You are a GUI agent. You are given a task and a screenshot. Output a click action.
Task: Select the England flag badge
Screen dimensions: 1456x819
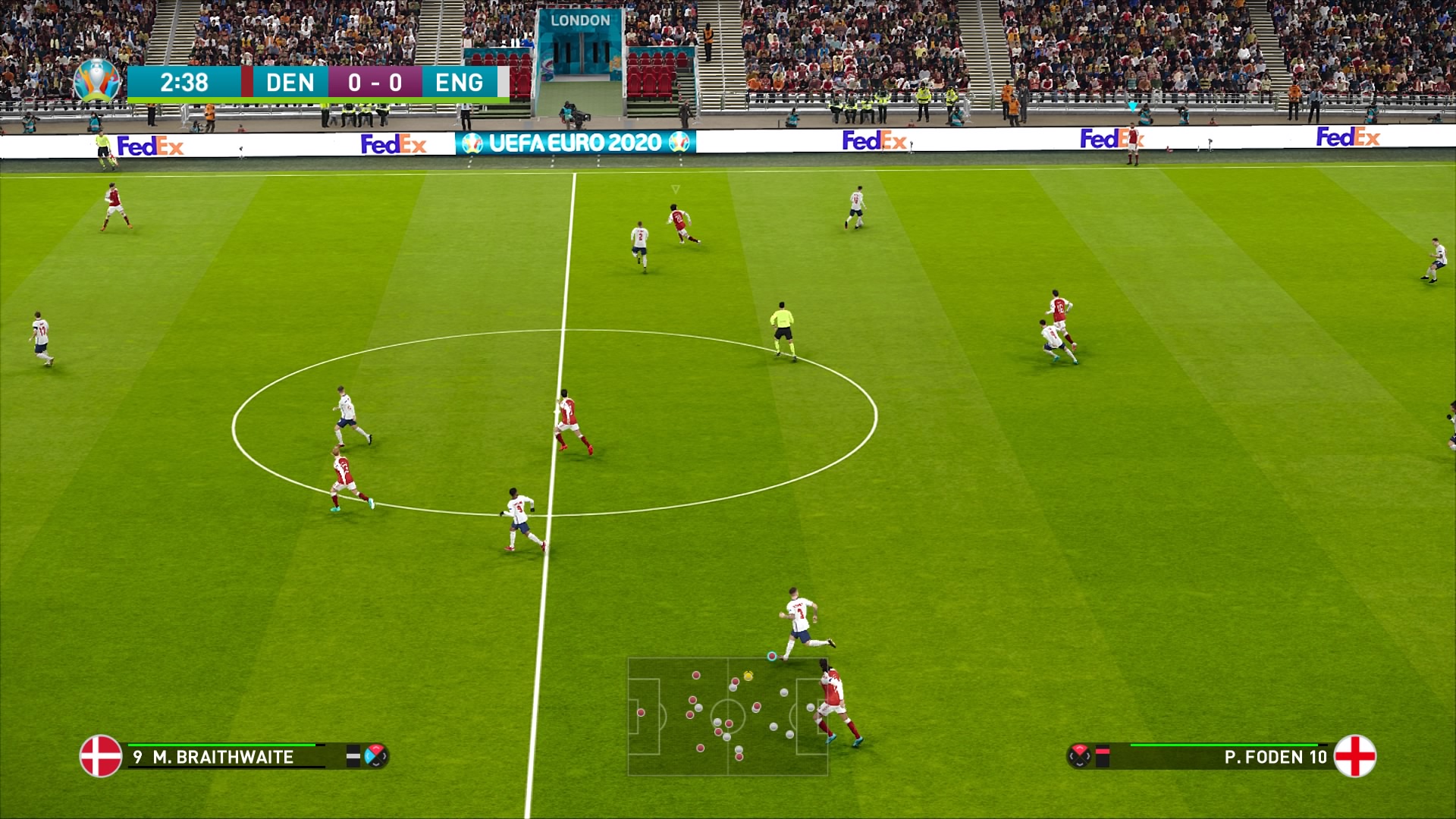[x=1354, y=756]
